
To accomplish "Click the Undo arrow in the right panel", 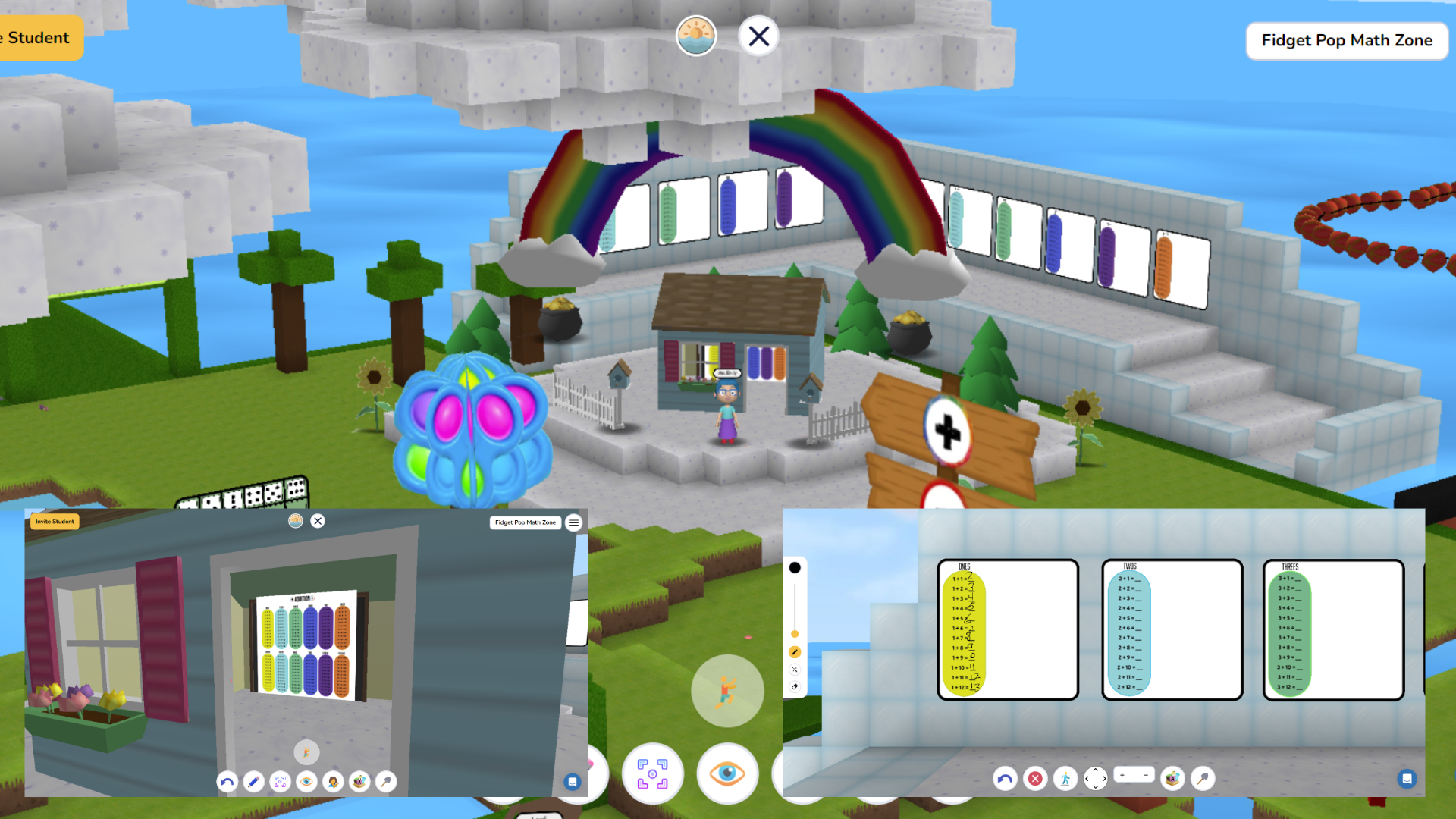I will [1005, 778].
